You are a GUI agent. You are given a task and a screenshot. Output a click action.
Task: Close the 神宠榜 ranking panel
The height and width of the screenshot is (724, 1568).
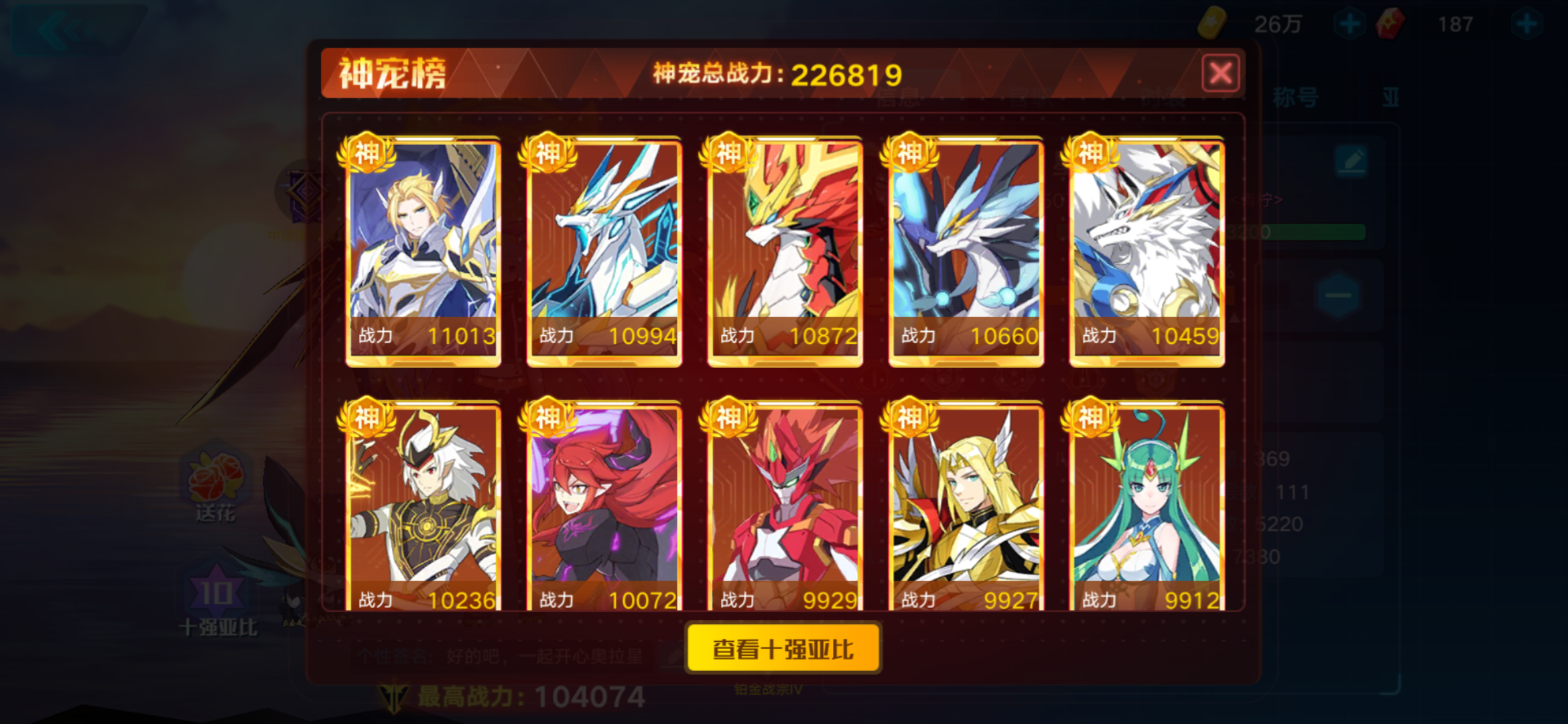coord(1221,72)
